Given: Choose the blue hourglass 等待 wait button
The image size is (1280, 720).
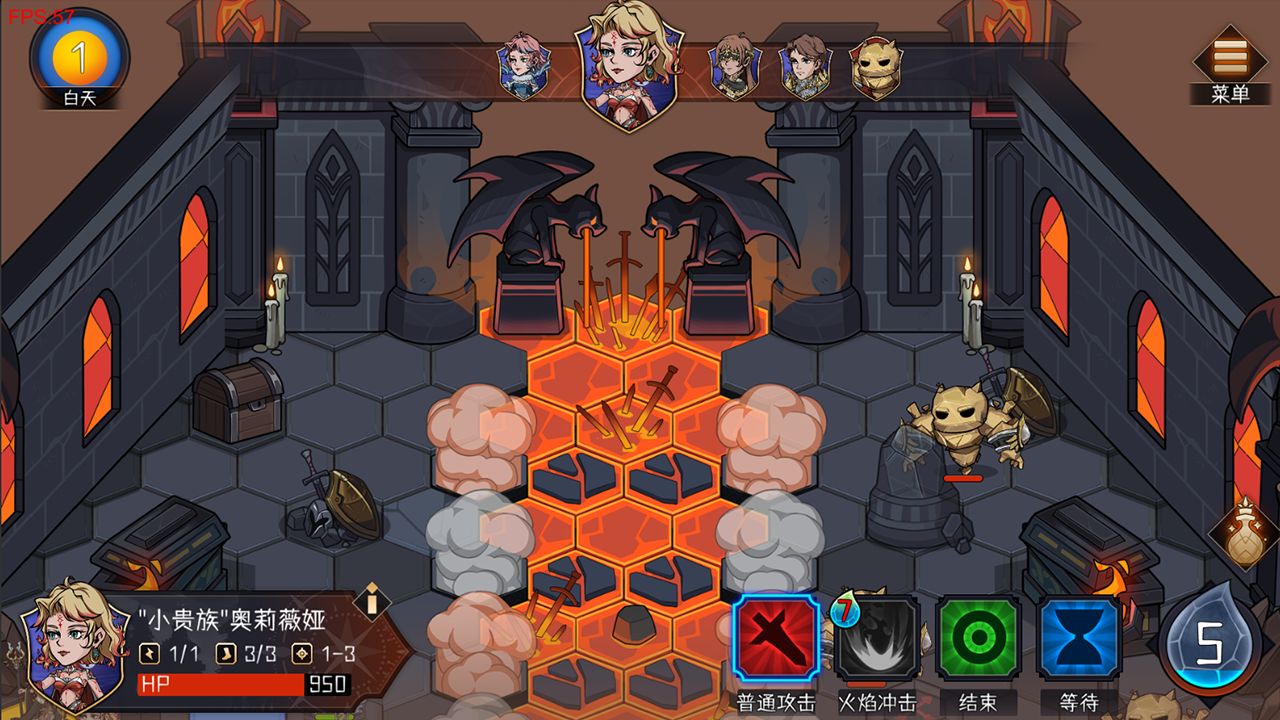Looking at the screenshot, I should (x=1079, y=640).
